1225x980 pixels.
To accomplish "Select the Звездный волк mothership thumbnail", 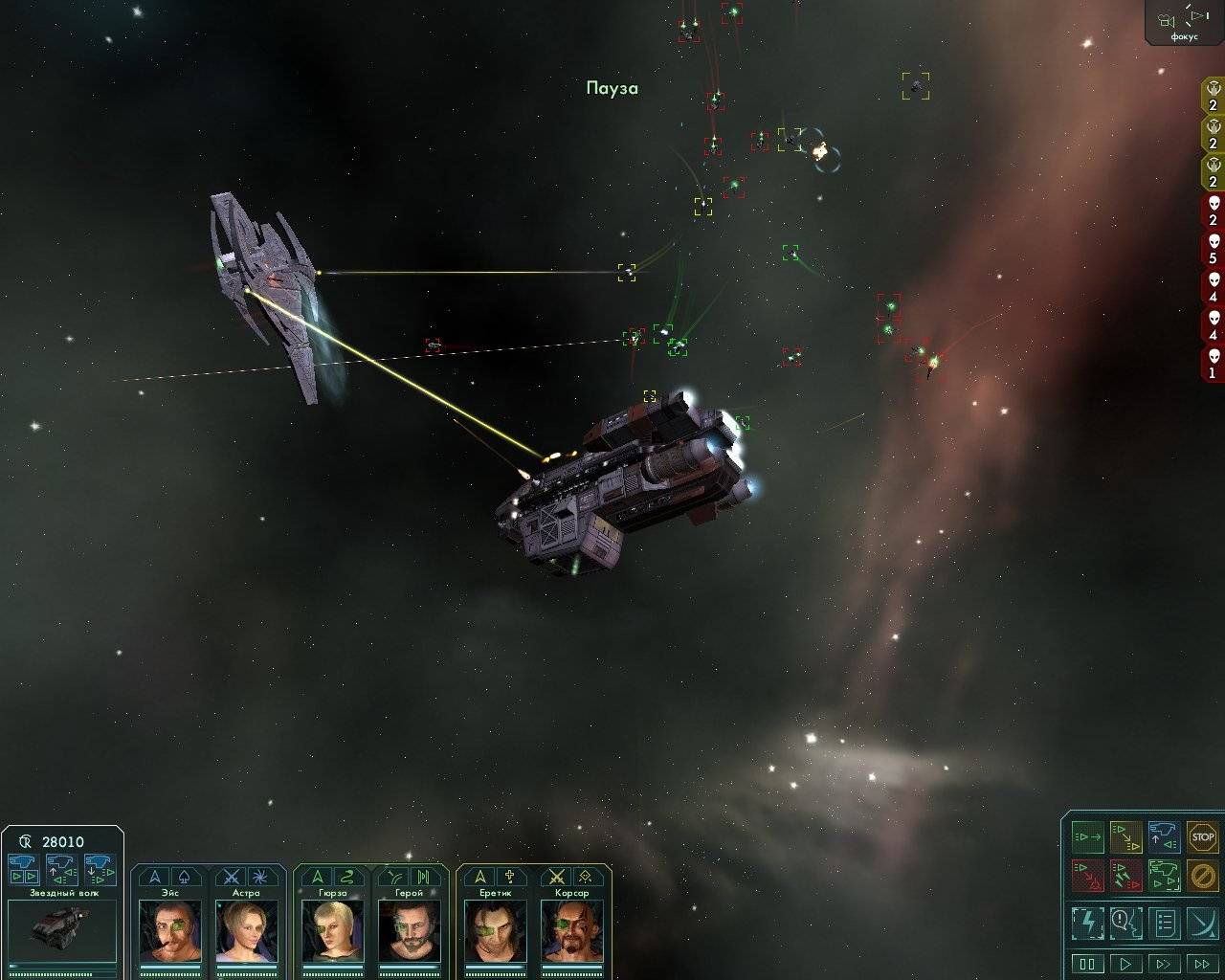I will (61, 926).
